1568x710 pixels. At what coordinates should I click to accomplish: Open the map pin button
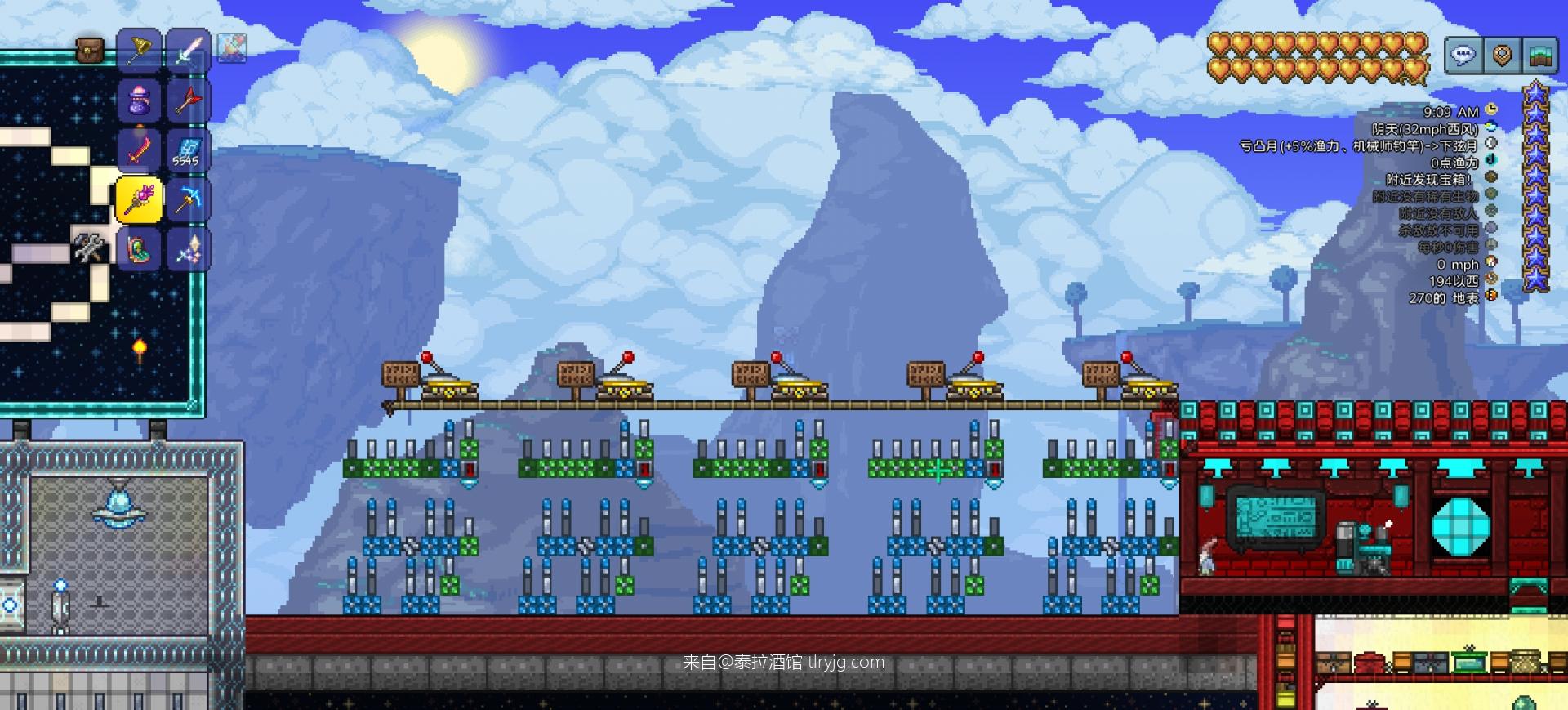point(1501,56)
